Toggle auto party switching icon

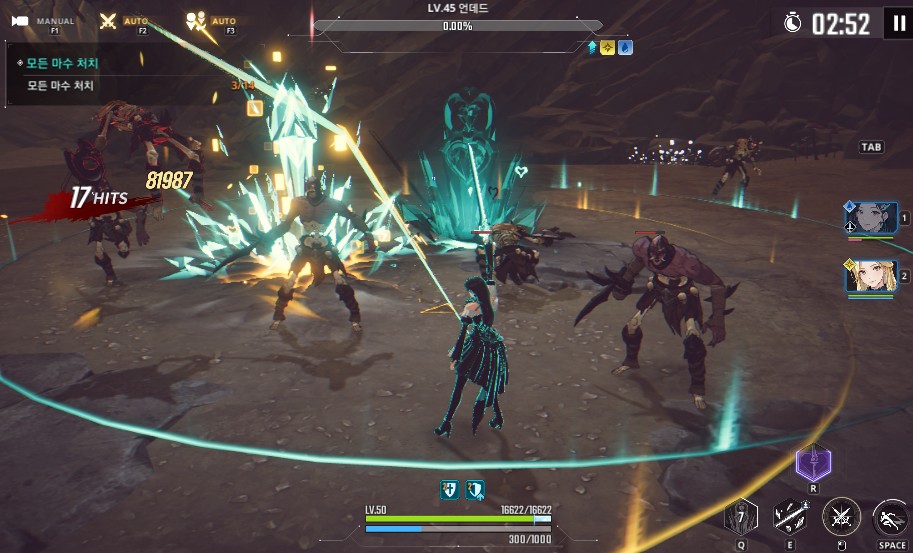(x=195, y=21)
